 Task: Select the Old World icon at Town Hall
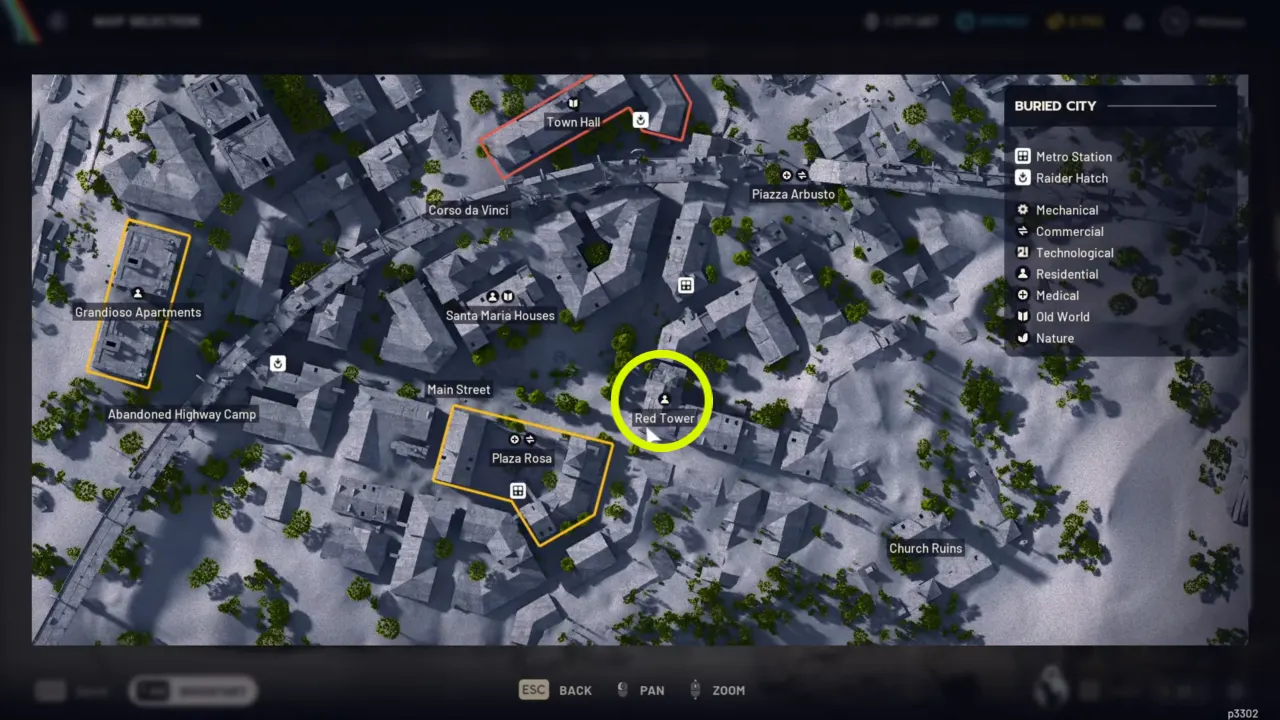pyautogui.click(x=573, y=104)
